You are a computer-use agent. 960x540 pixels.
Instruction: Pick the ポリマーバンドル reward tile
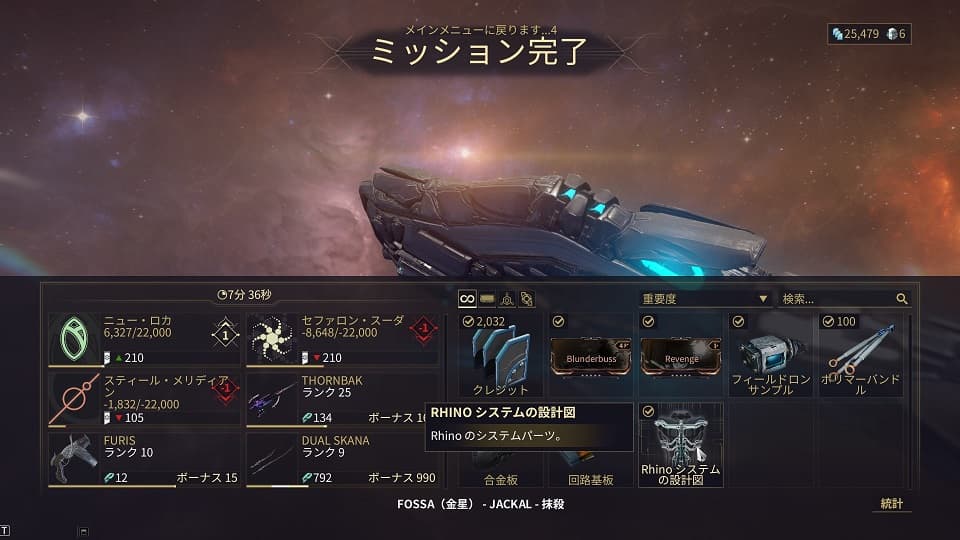[x=859, y=355]
